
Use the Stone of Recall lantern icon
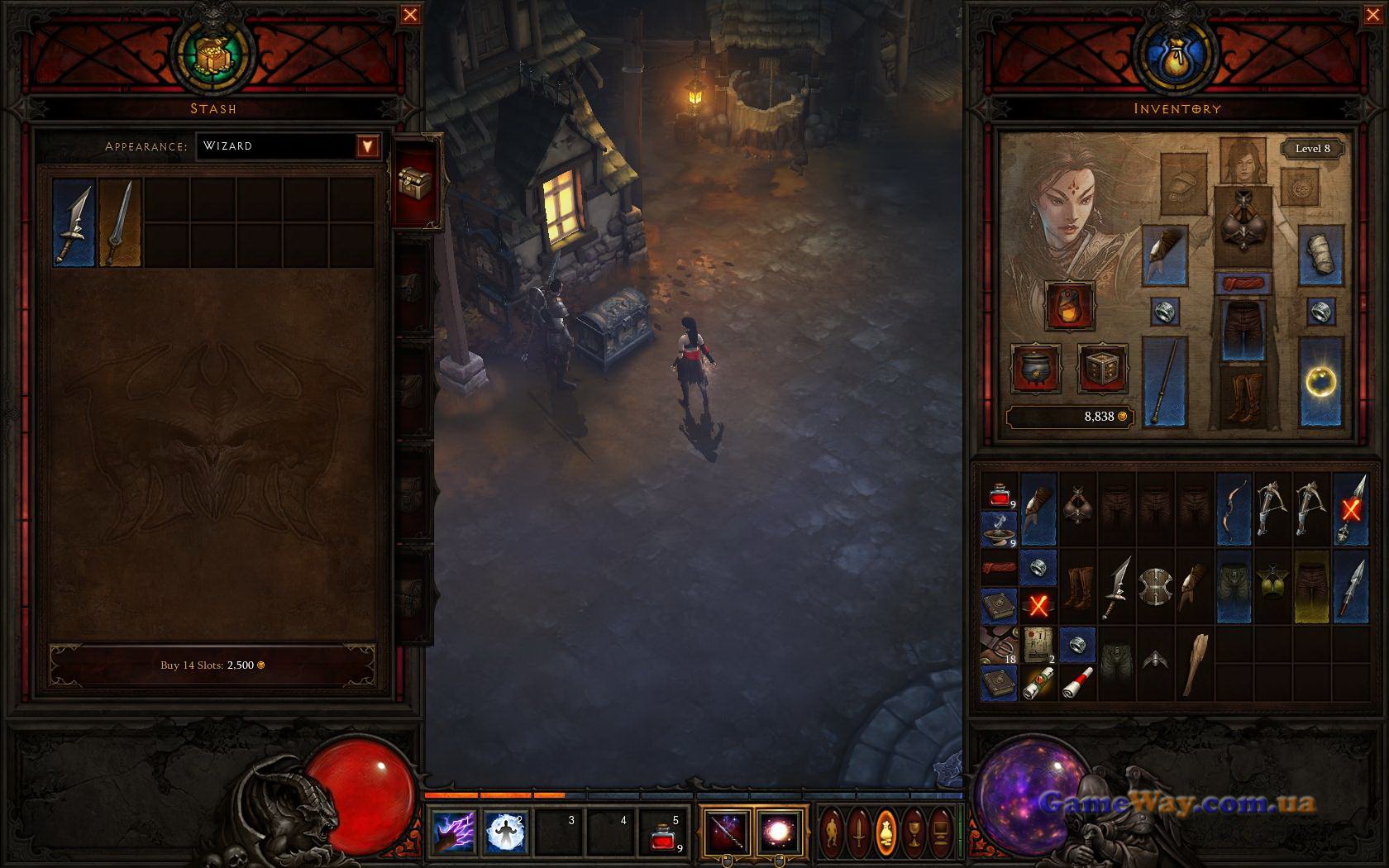click(1070, 305)
